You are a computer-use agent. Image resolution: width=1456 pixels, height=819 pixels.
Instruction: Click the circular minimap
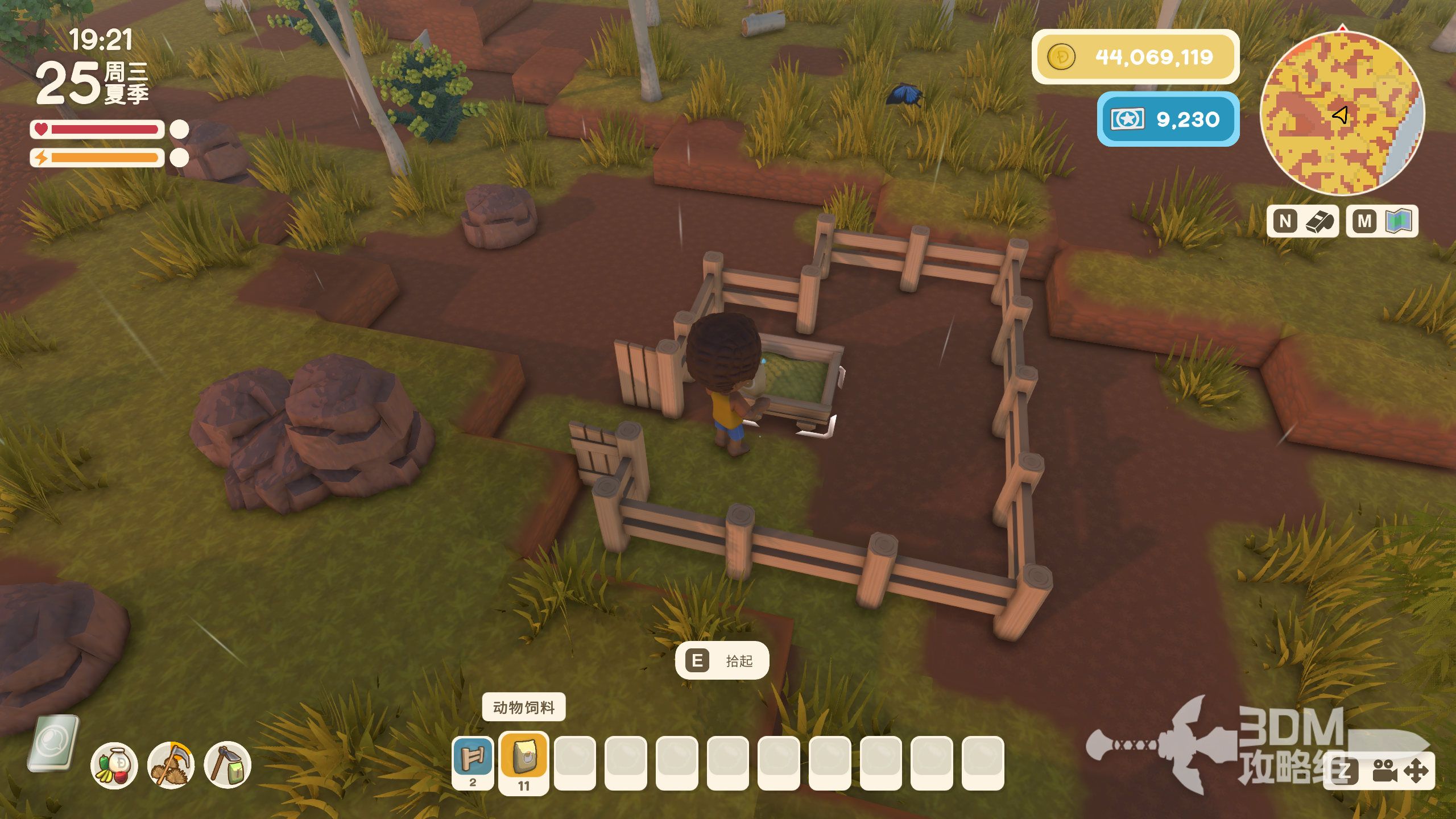tap(1342, 114)
